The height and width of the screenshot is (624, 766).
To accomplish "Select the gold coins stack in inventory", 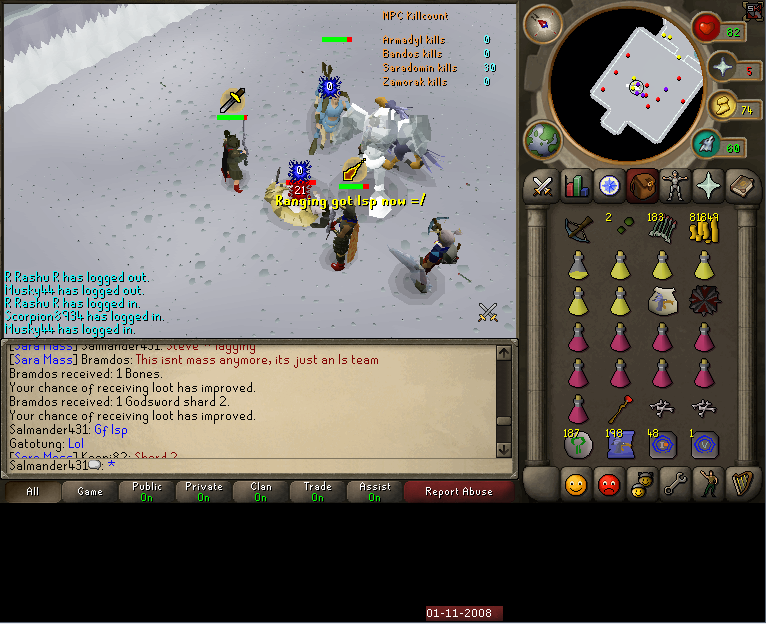I will pos(704,231).
